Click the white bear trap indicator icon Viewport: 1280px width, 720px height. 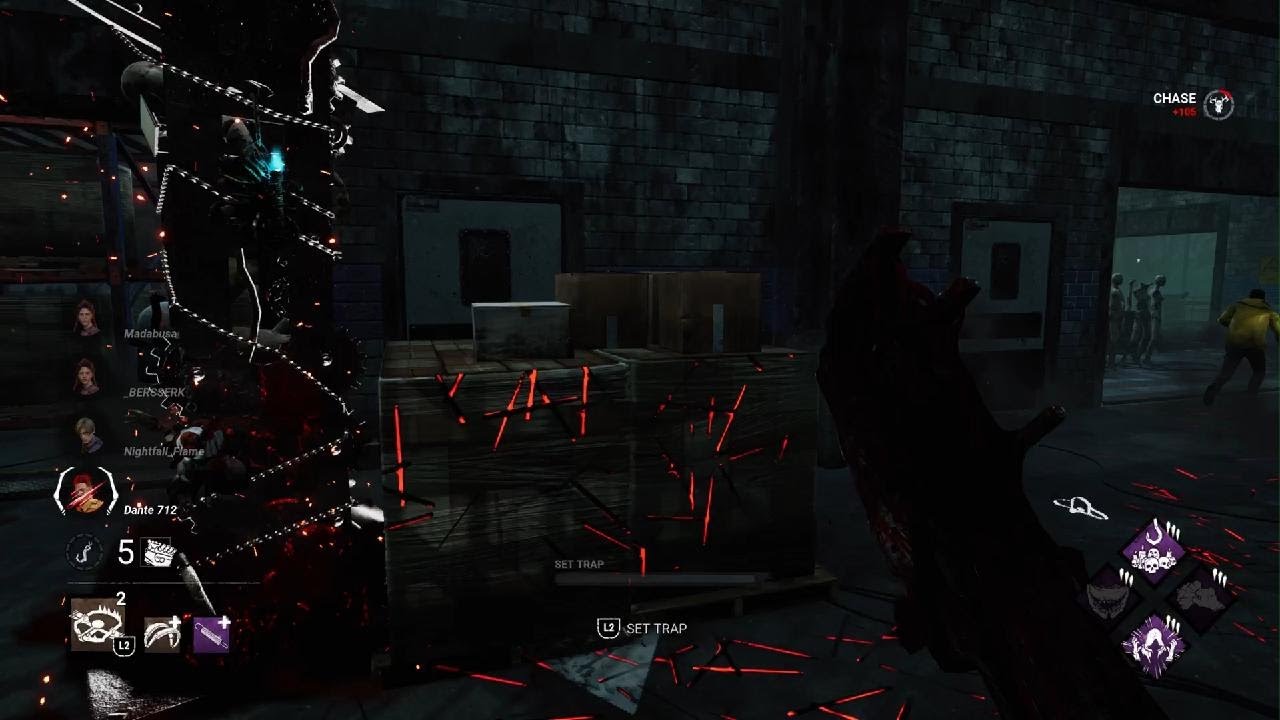click(1080, 507)
